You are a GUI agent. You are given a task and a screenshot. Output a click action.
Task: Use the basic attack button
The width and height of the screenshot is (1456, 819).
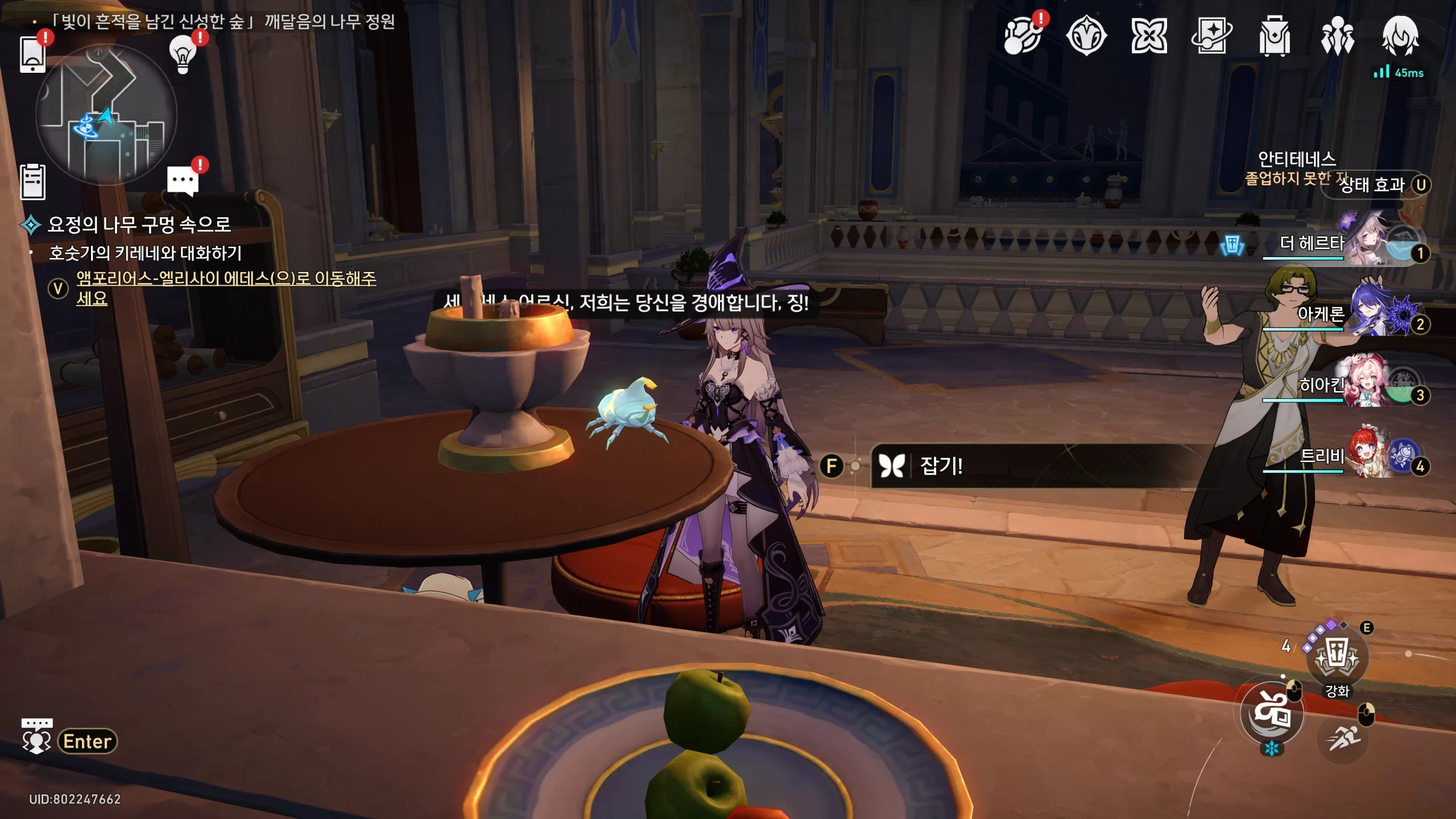1272,713
